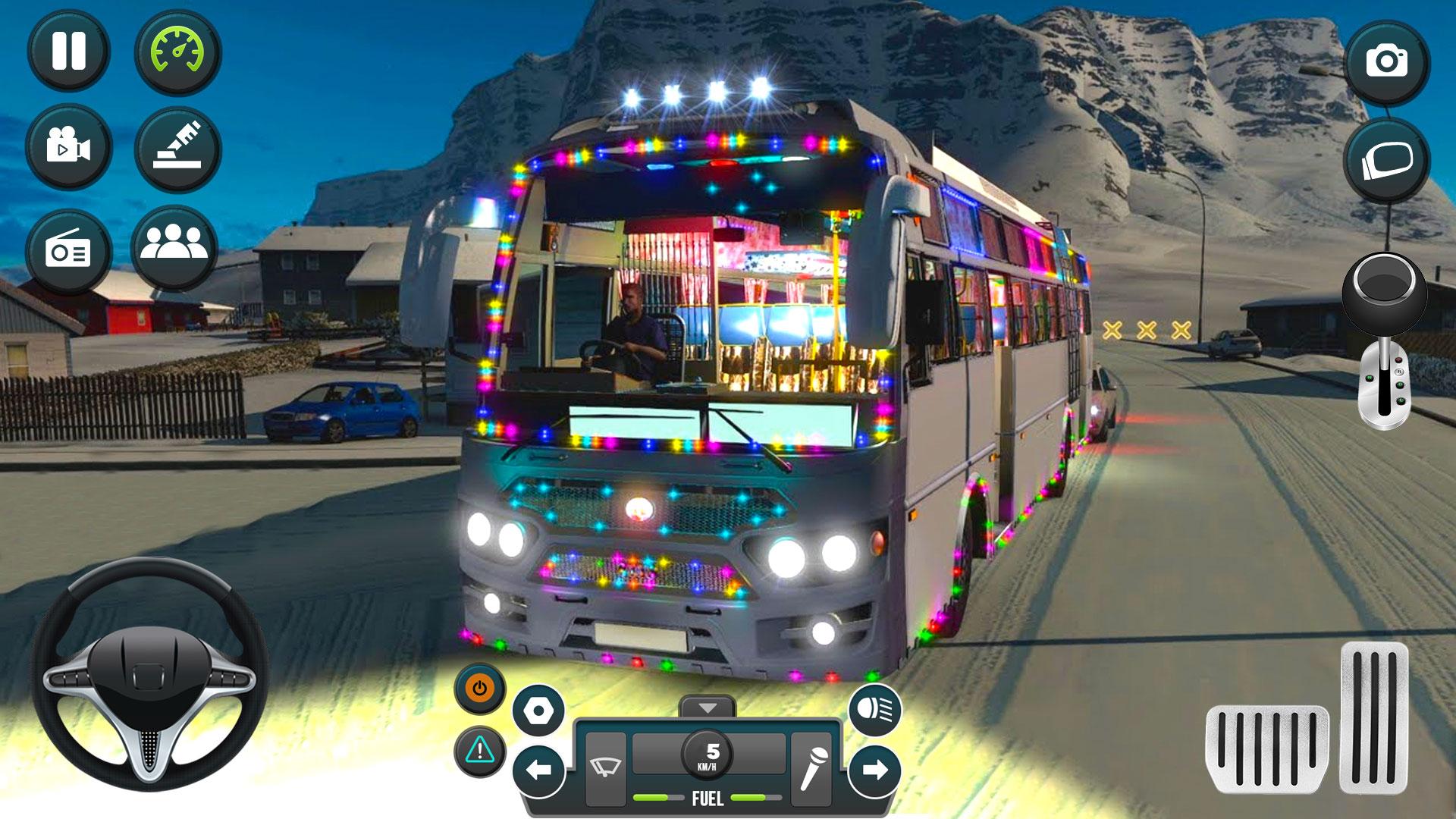Pull the handbrake lever icon

[176, 146]
